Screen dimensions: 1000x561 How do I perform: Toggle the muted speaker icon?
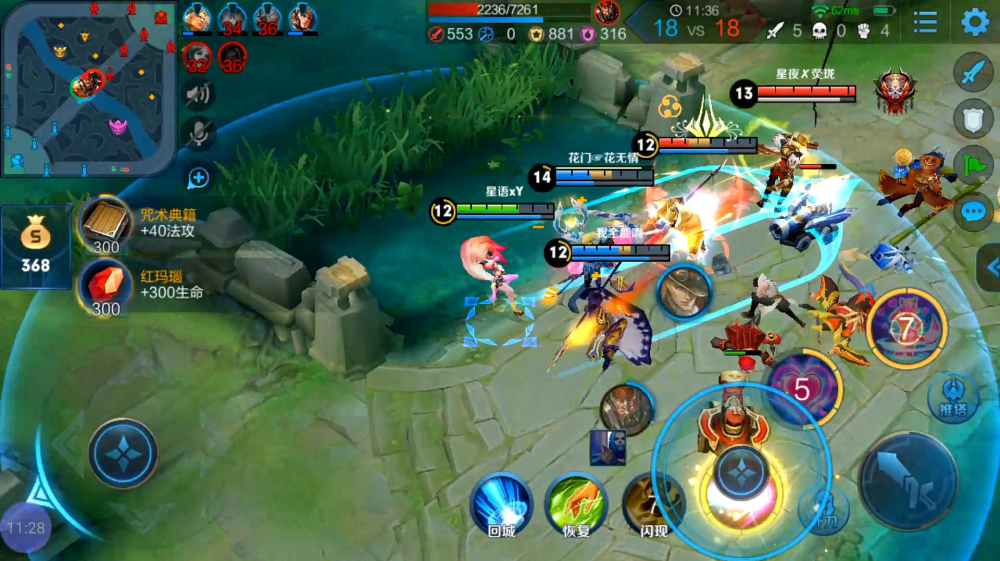(x=199, y=95)
